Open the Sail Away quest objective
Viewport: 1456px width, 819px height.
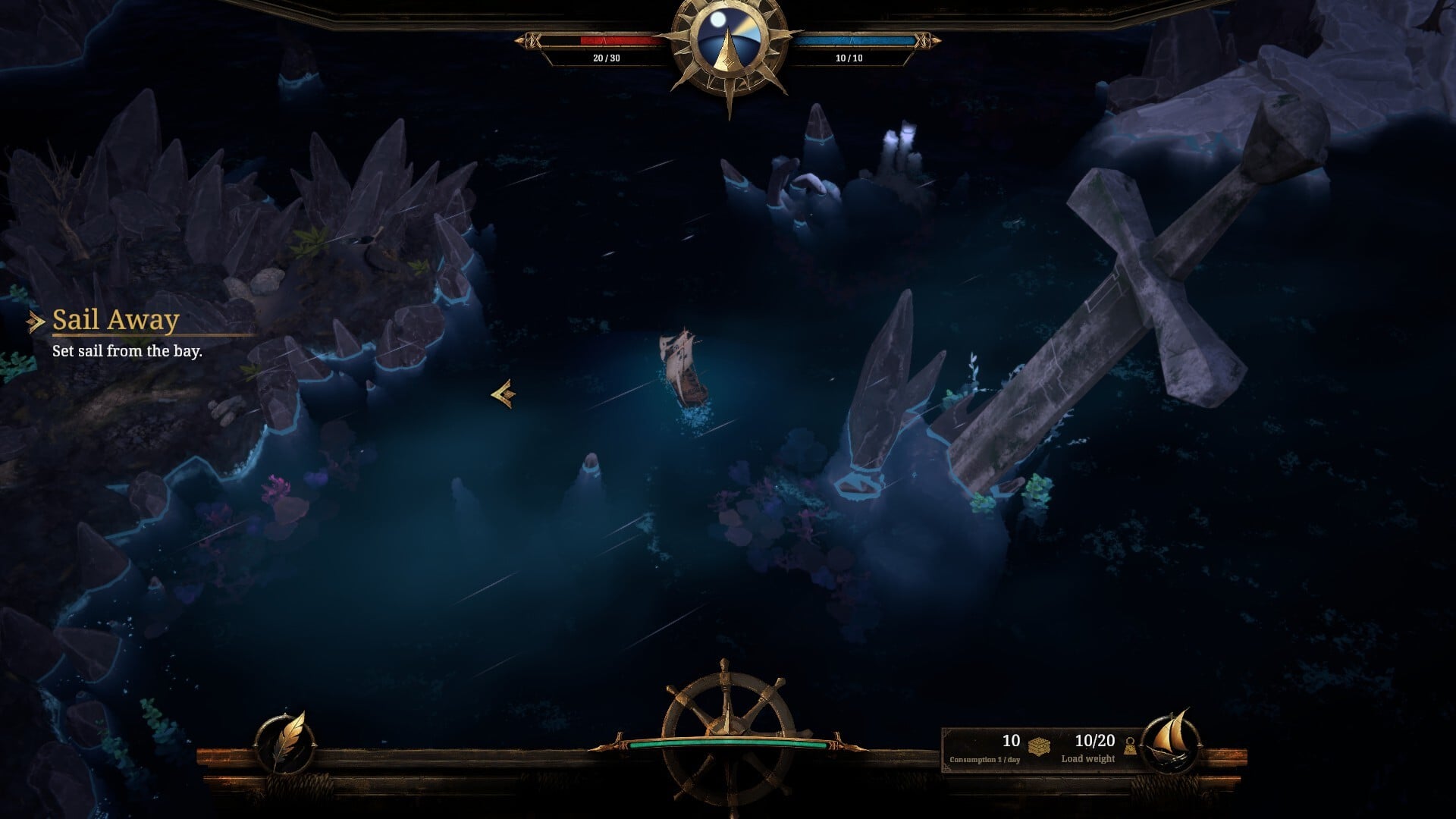pyautogui.click(x=115, y=321)
